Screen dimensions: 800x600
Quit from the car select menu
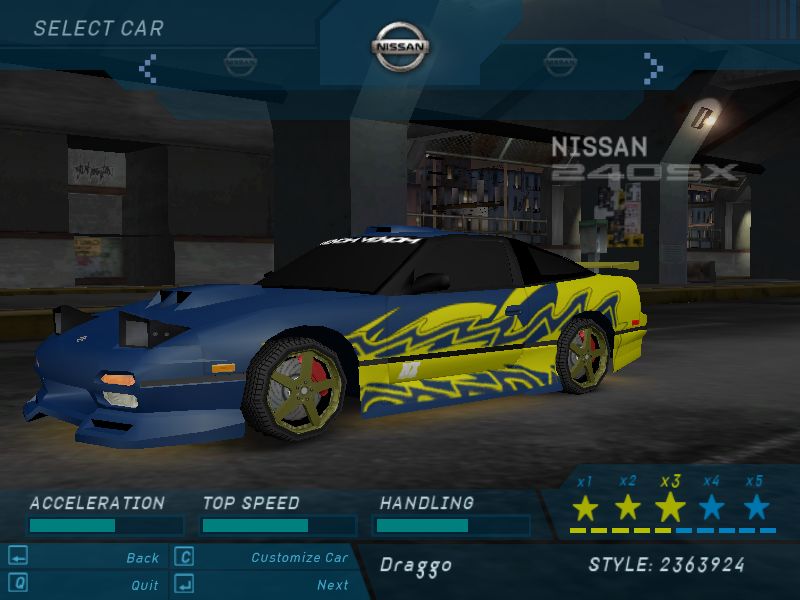[144, 585]
